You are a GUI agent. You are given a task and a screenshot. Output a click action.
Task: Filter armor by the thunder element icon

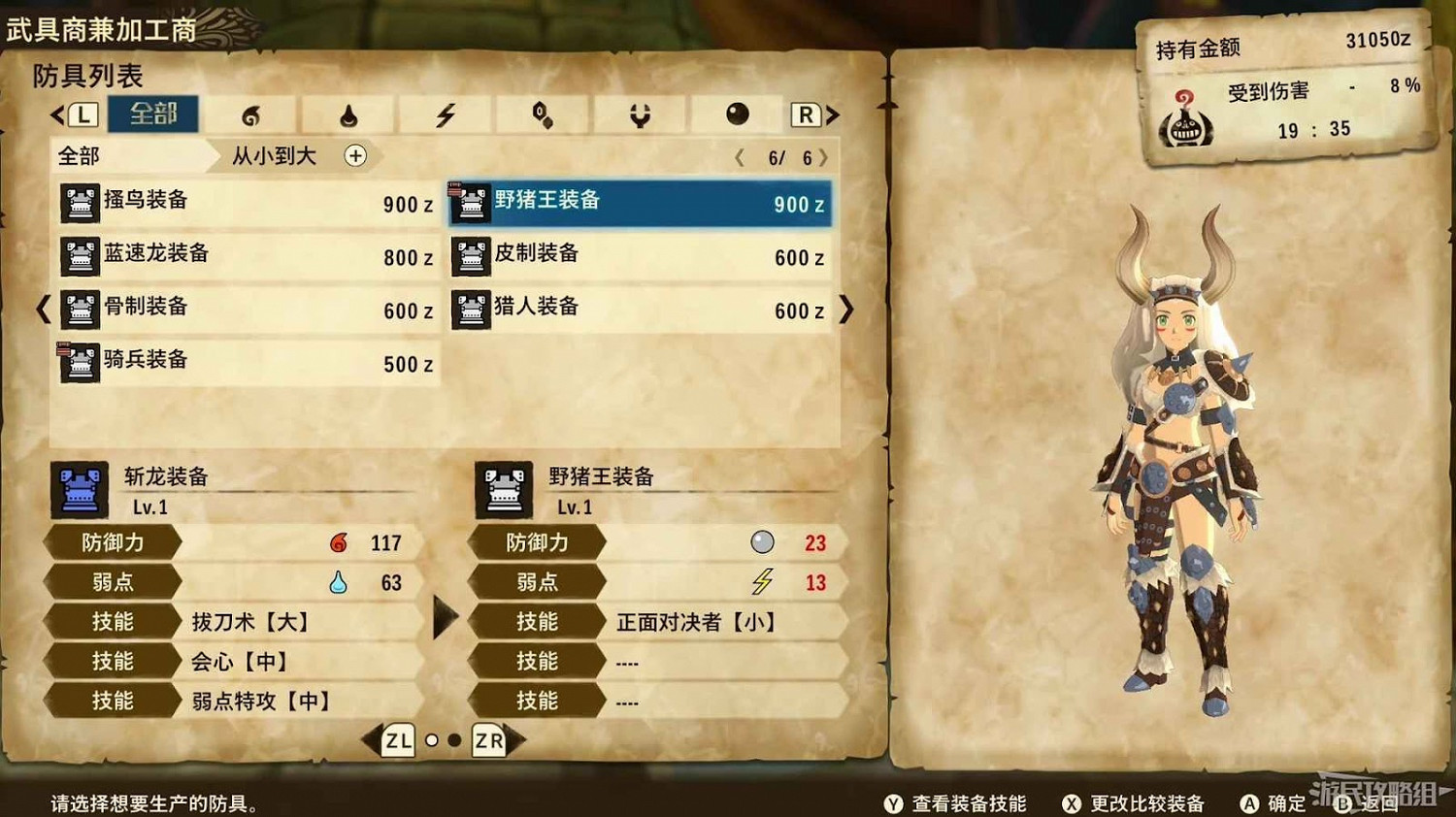(445, 114)
